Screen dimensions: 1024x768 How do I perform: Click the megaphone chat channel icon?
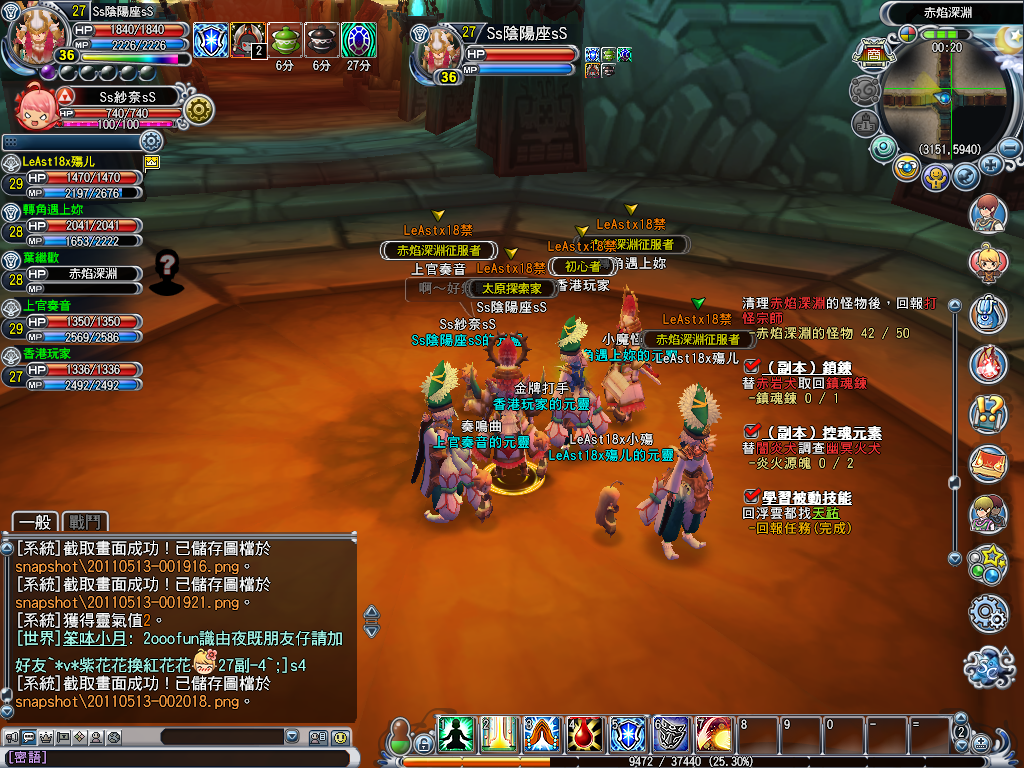point(11,737)
